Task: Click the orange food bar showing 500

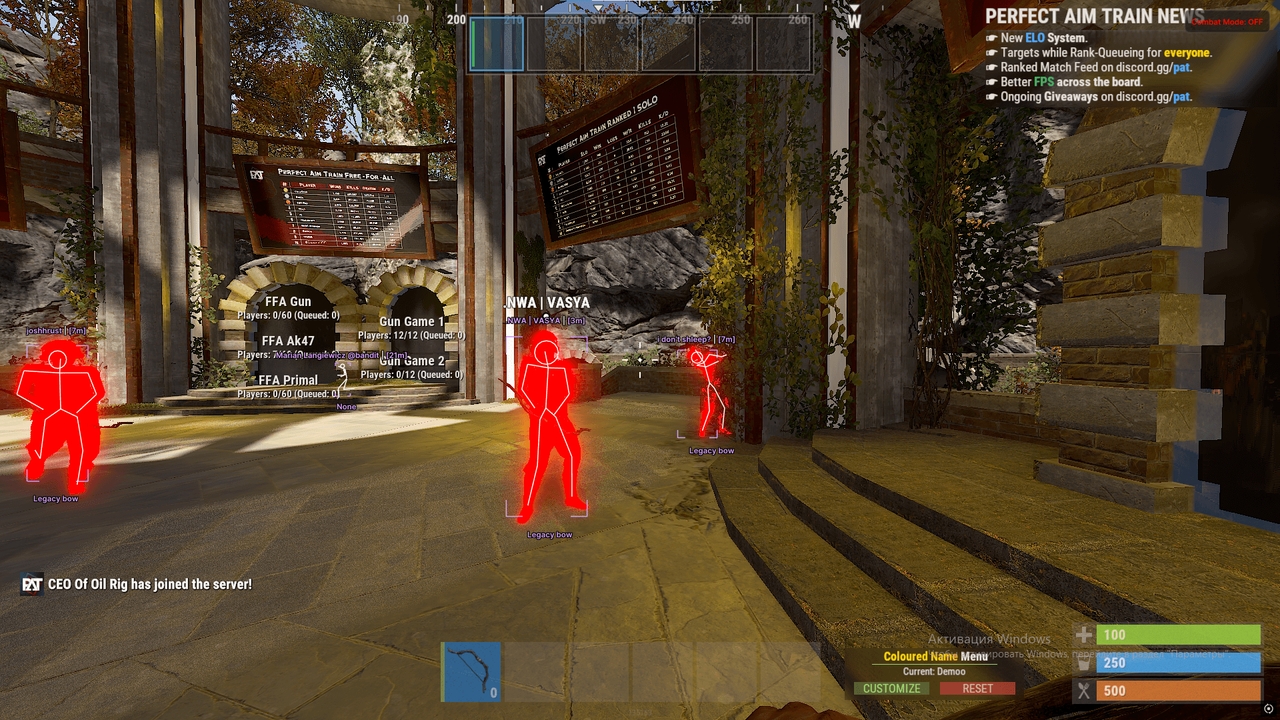Action: 1180,690
